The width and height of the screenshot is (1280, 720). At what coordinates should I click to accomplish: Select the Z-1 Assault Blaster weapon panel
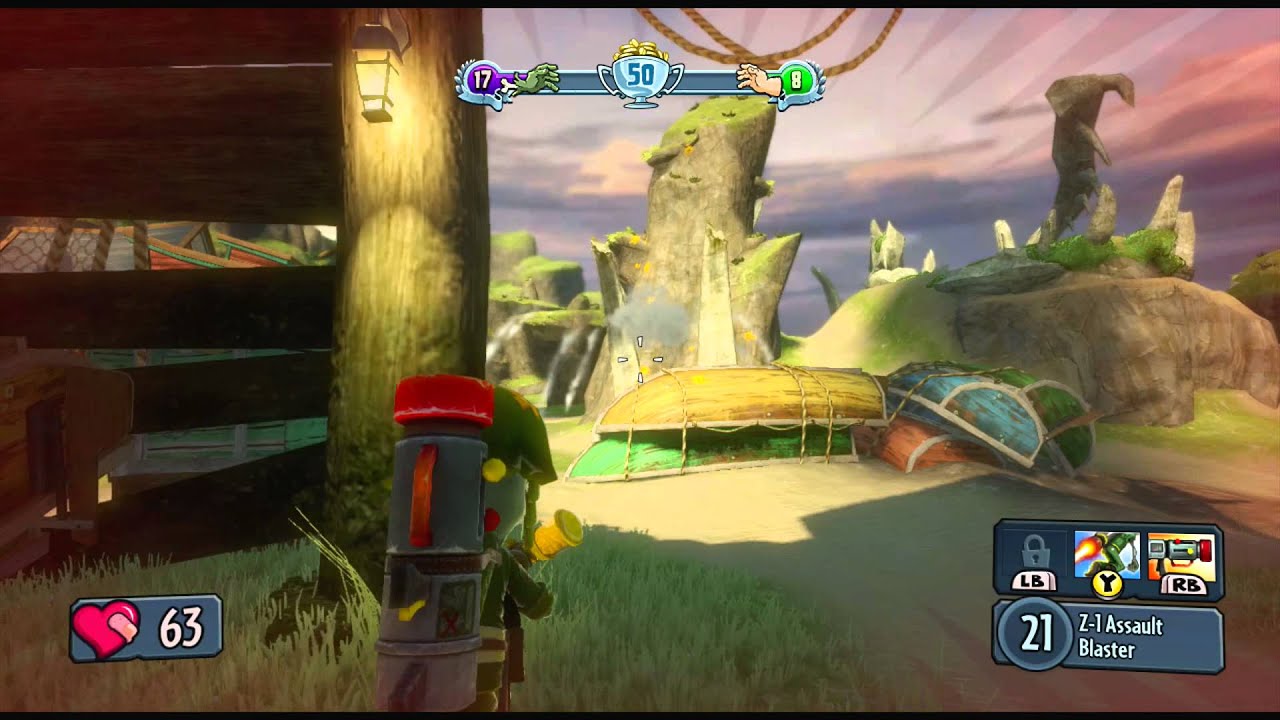[x=1108, y=636]
